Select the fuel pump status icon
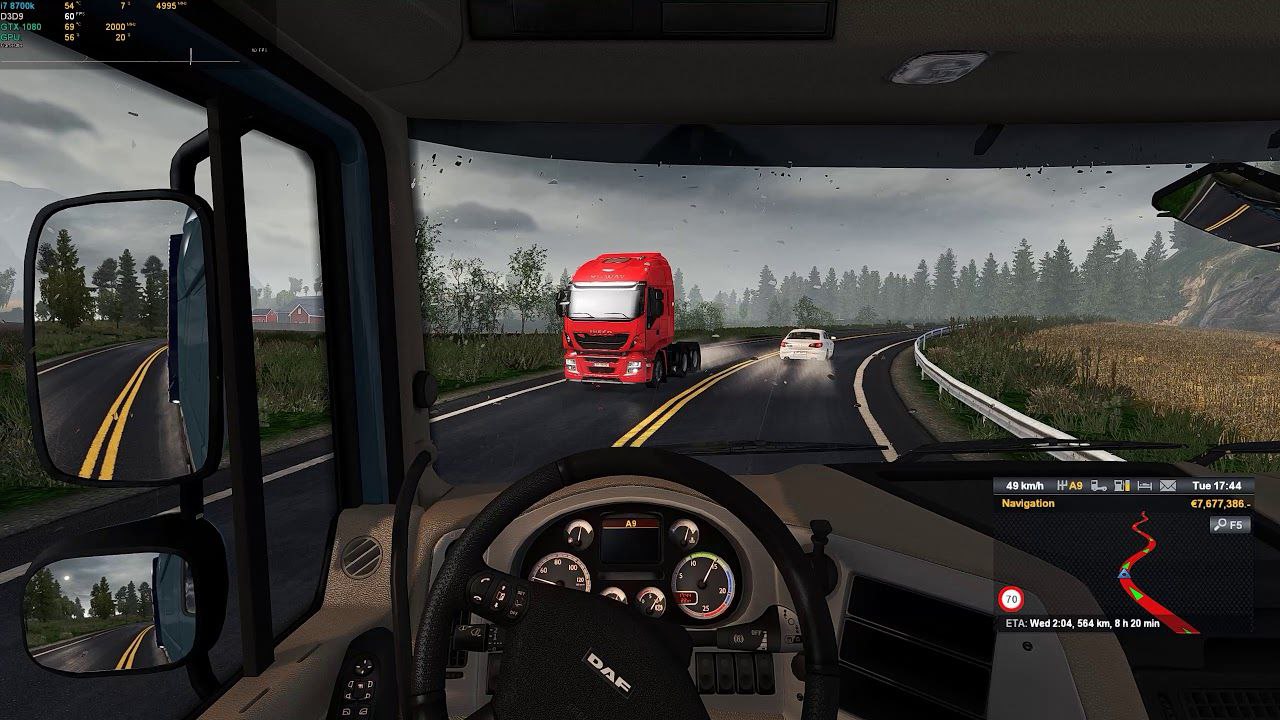 tap(1122, 486)
